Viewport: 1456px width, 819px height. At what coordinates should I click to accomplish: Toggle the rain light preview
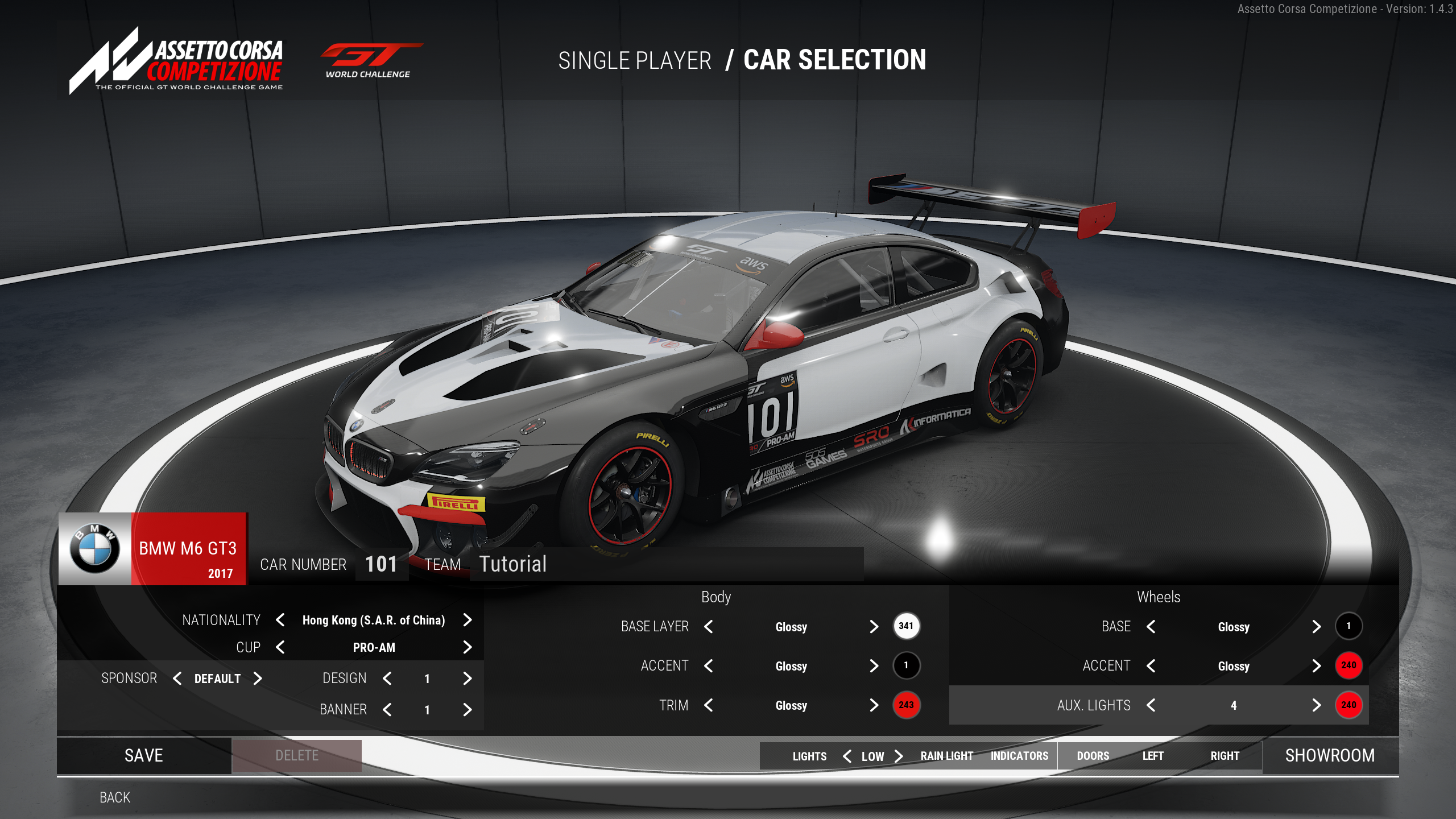click(x=946, y=756)
